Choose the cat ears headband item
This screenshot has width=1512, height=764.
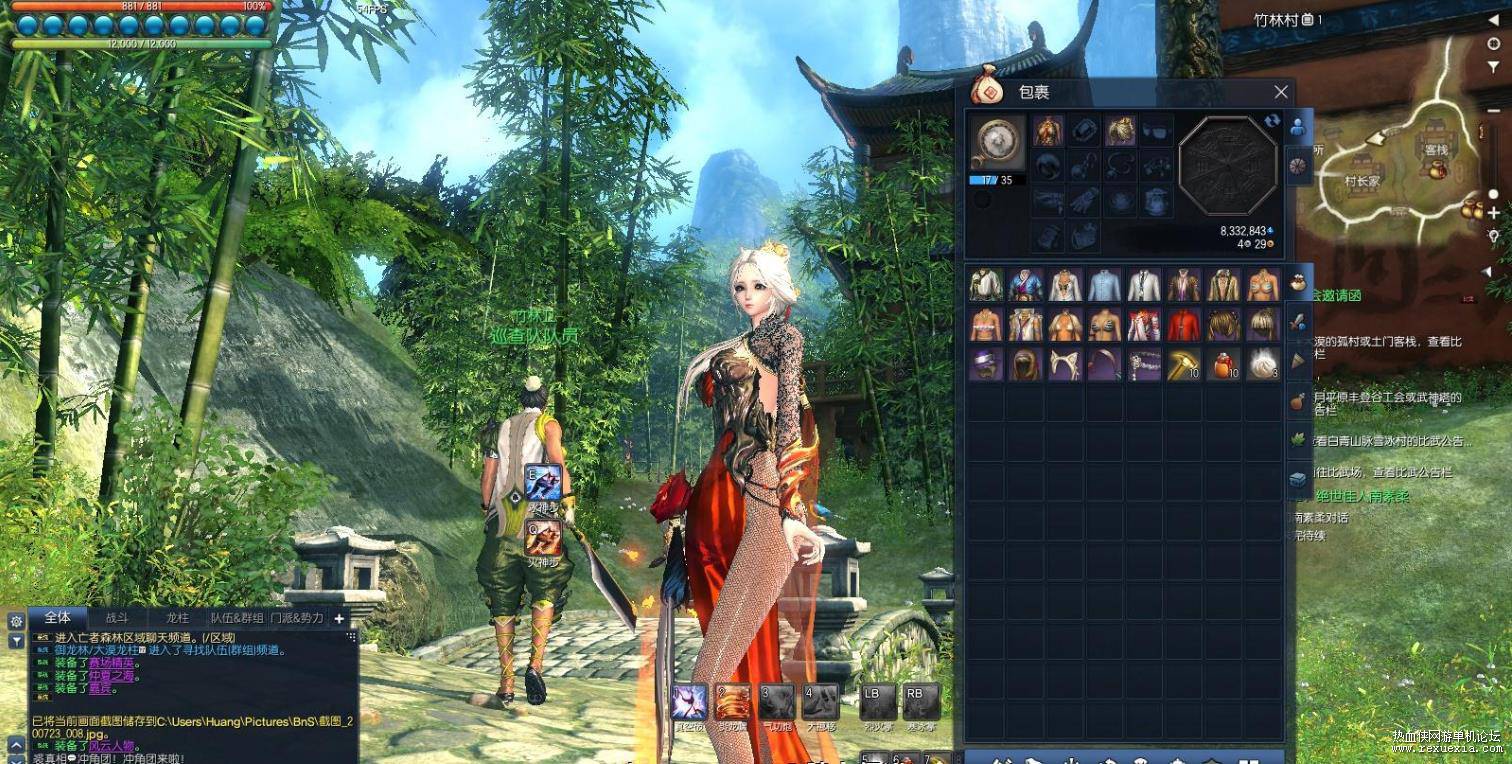coord(1065,364)
